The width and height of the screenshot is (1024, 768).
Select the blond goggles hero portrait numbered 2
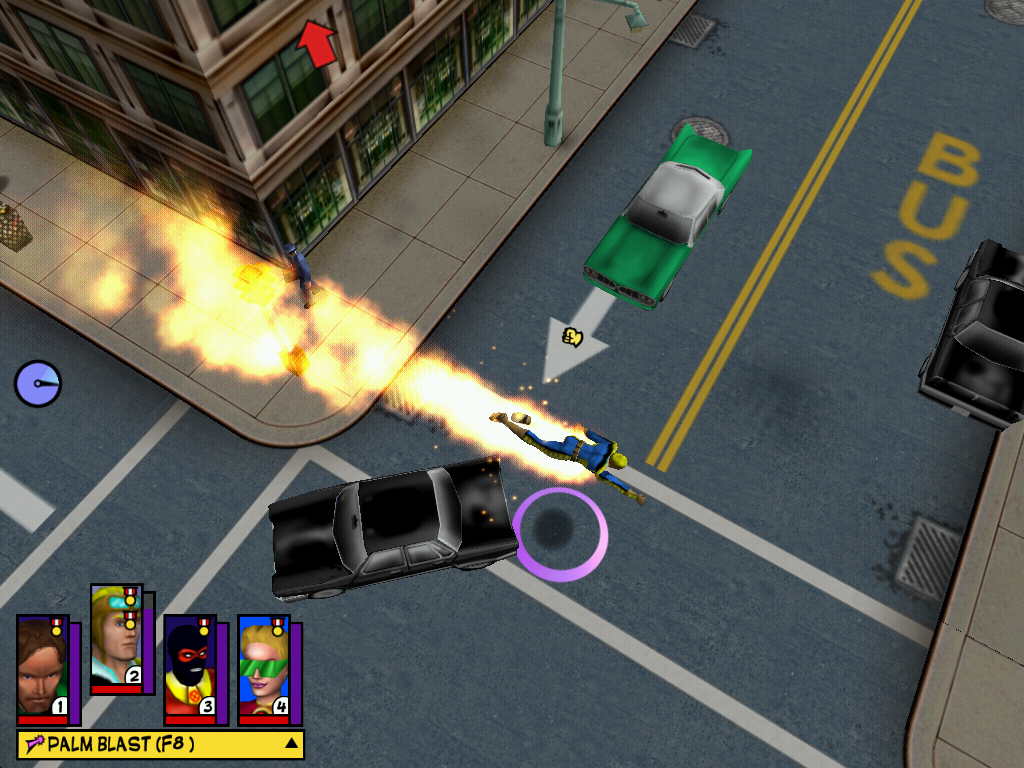pos(116,640)
